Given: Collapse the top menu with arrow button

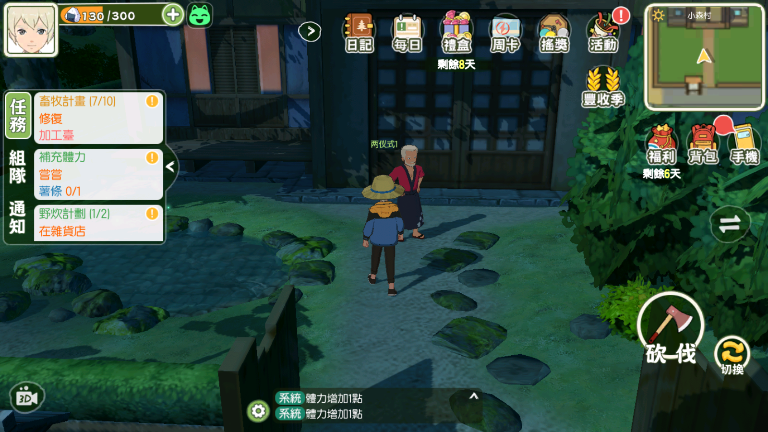Looking at the screenshot, I should pyautogui.click(x=310, y=31).
